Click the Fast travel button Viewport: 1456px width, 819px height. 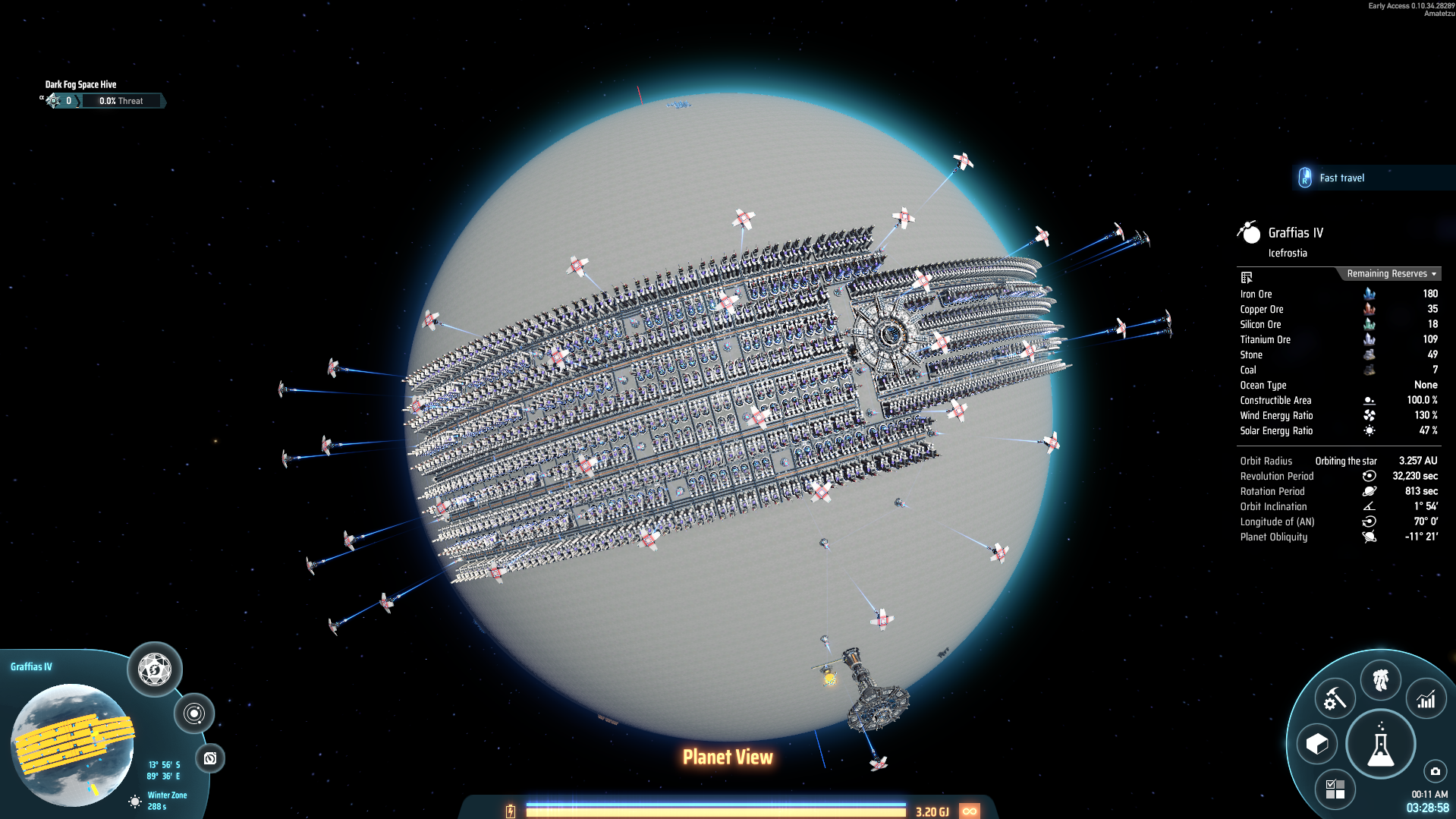[1340, 178]
